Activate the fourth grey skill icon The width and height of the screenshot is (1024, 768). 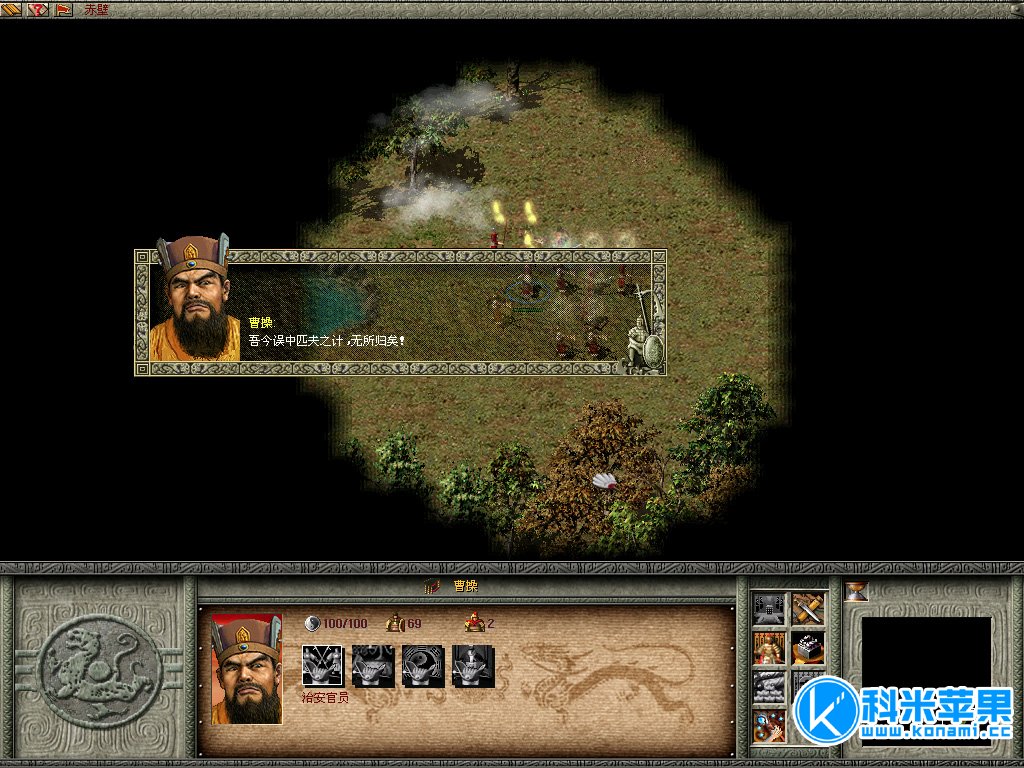(x=470, y=665)
